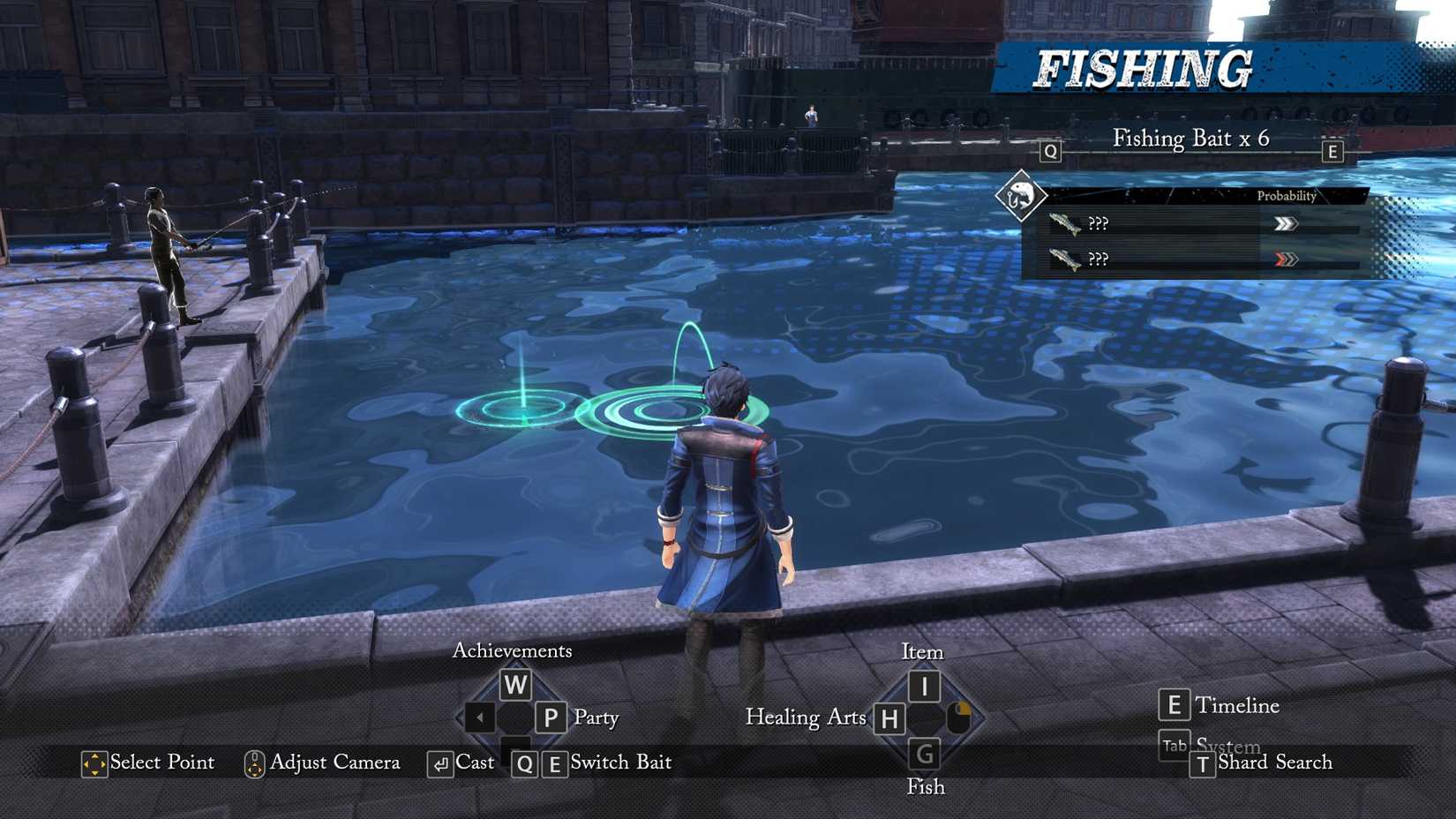Click the G Fish key icon
1456x819 pixels.
[x=923, y=754]
